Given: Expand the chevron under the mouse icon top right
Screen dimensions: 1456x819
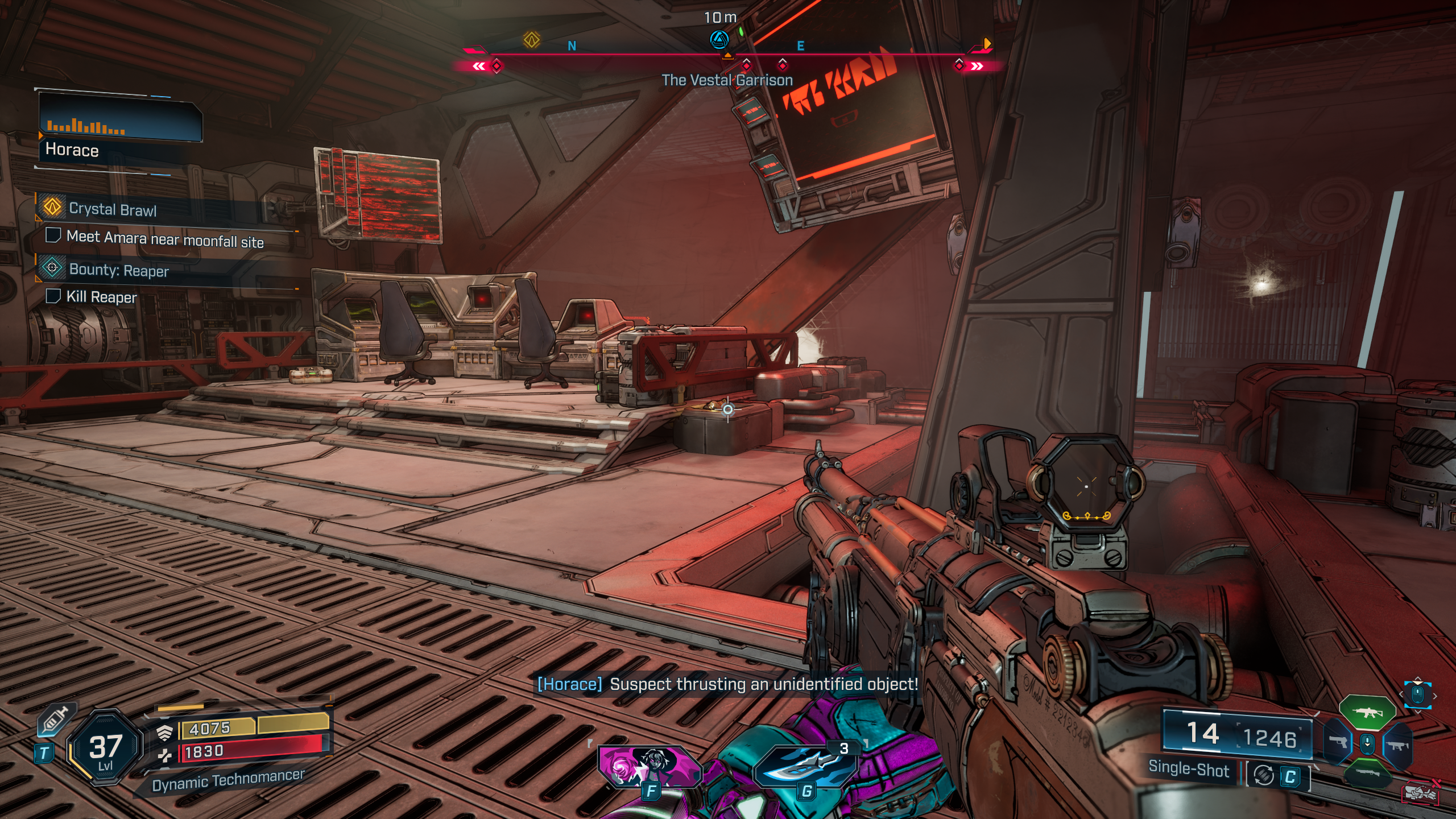Looking at the screenshot, I should coord(1418,712).
